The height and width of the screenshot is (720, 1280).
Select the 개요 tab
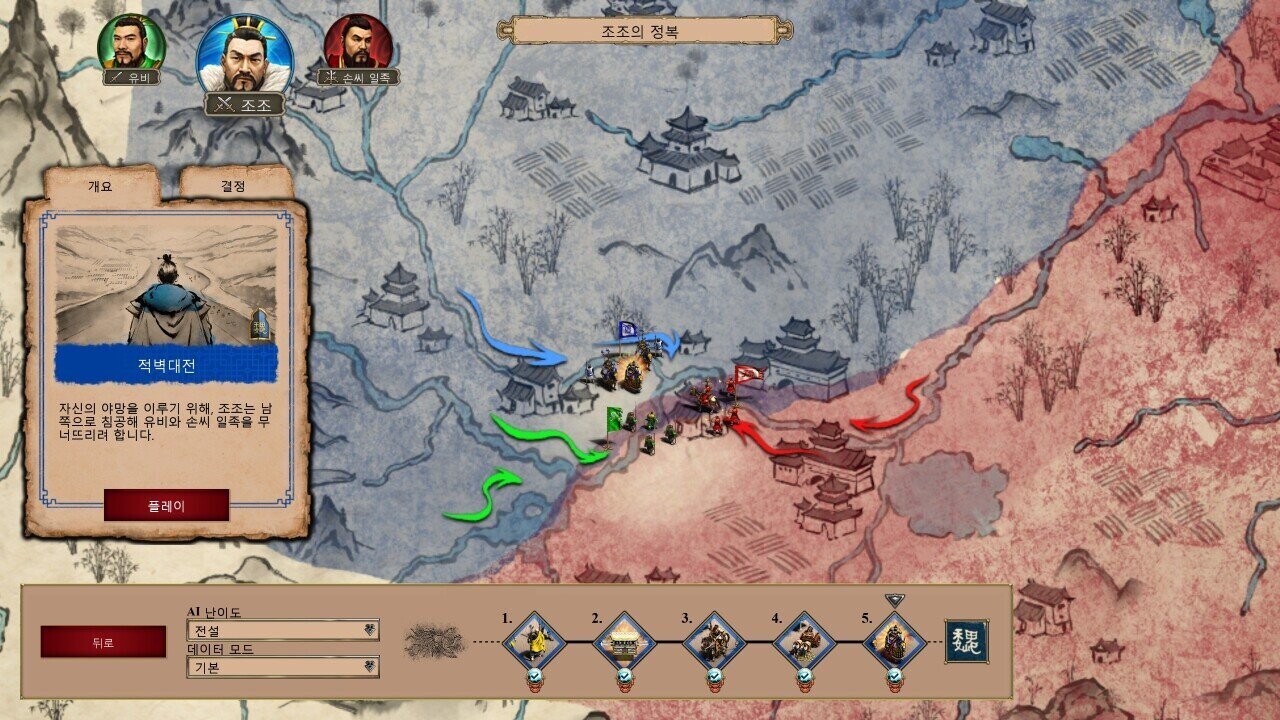tap(100, 186)
